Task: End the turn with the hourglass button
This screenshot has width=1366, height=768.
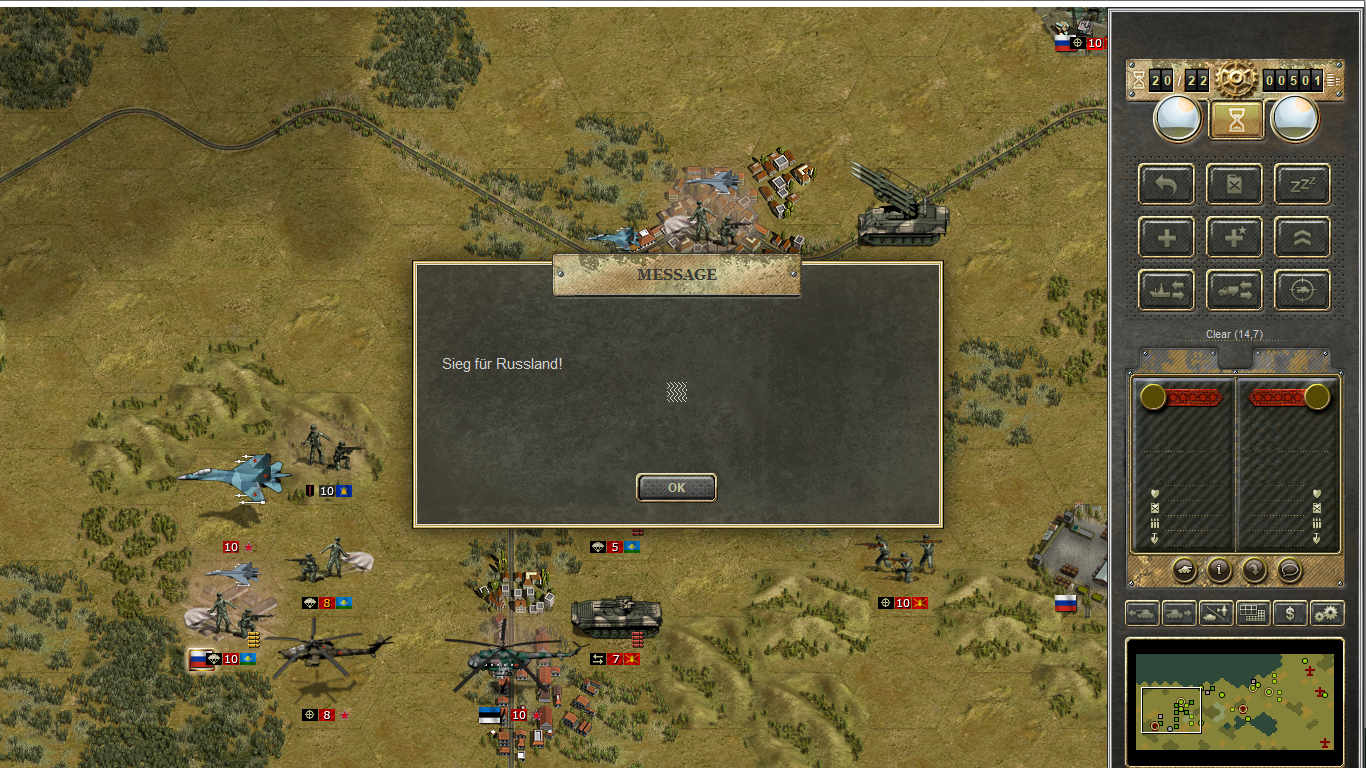Action: click(x=1236, y=120)
